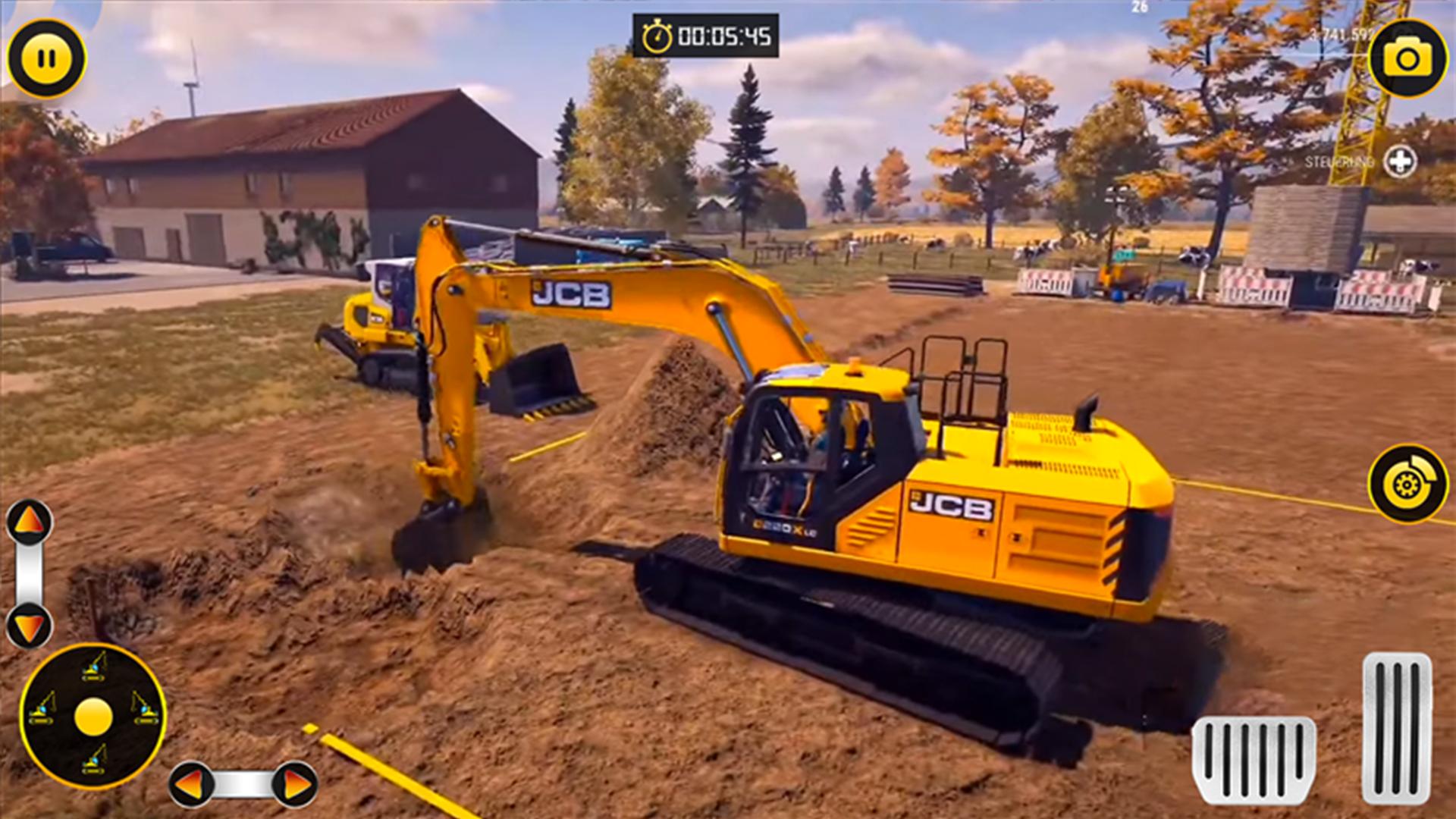This screenshot has width=1456, height=819.
Task: Click the STEUERUNG label
Action: tap(1339, 162)
